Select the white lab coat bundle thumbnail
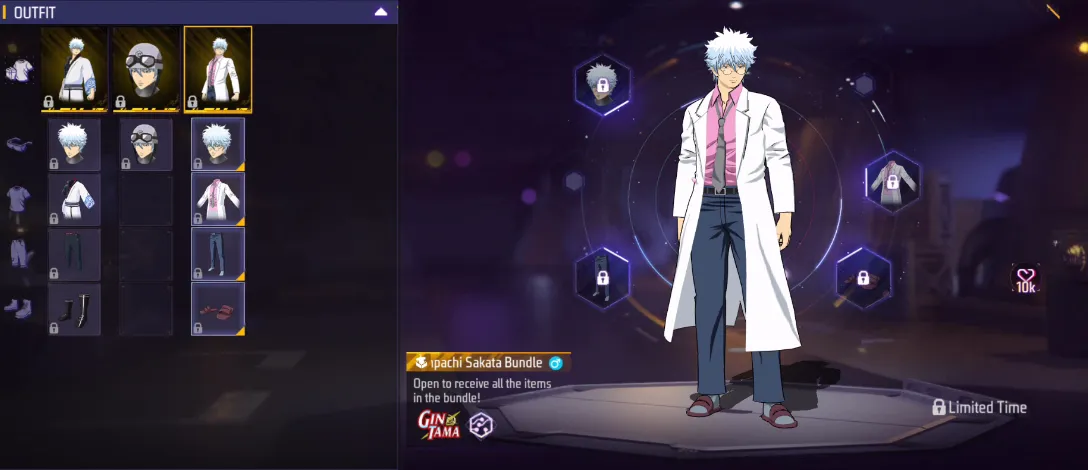This screenshot has width=1088, height=470. click(218, 68)
